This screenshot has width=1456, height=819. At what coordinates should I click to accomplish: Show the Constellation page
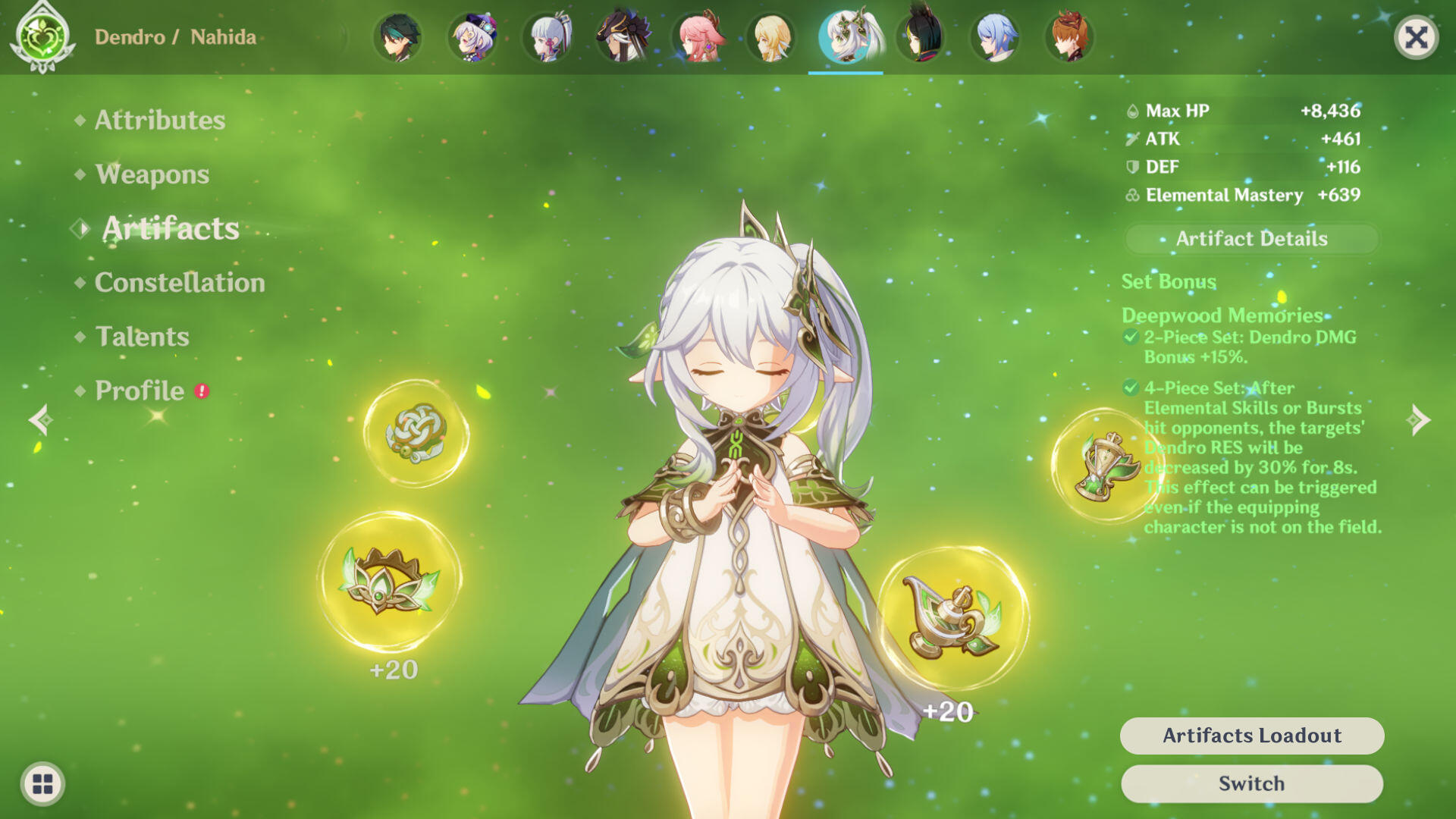(180, 282)
